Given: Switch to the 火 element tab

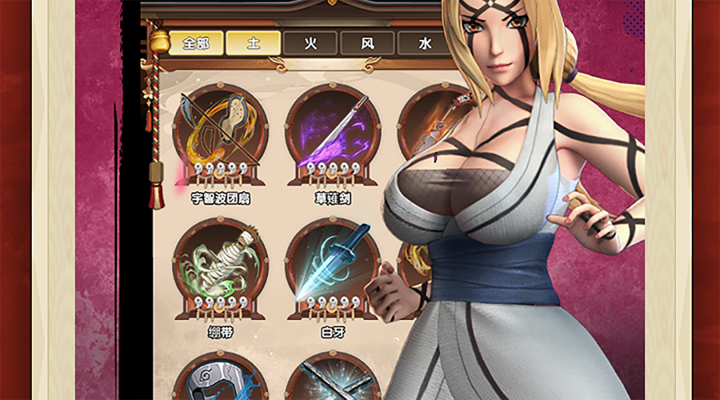Looking at the screenshot, I should coord(309,43).
